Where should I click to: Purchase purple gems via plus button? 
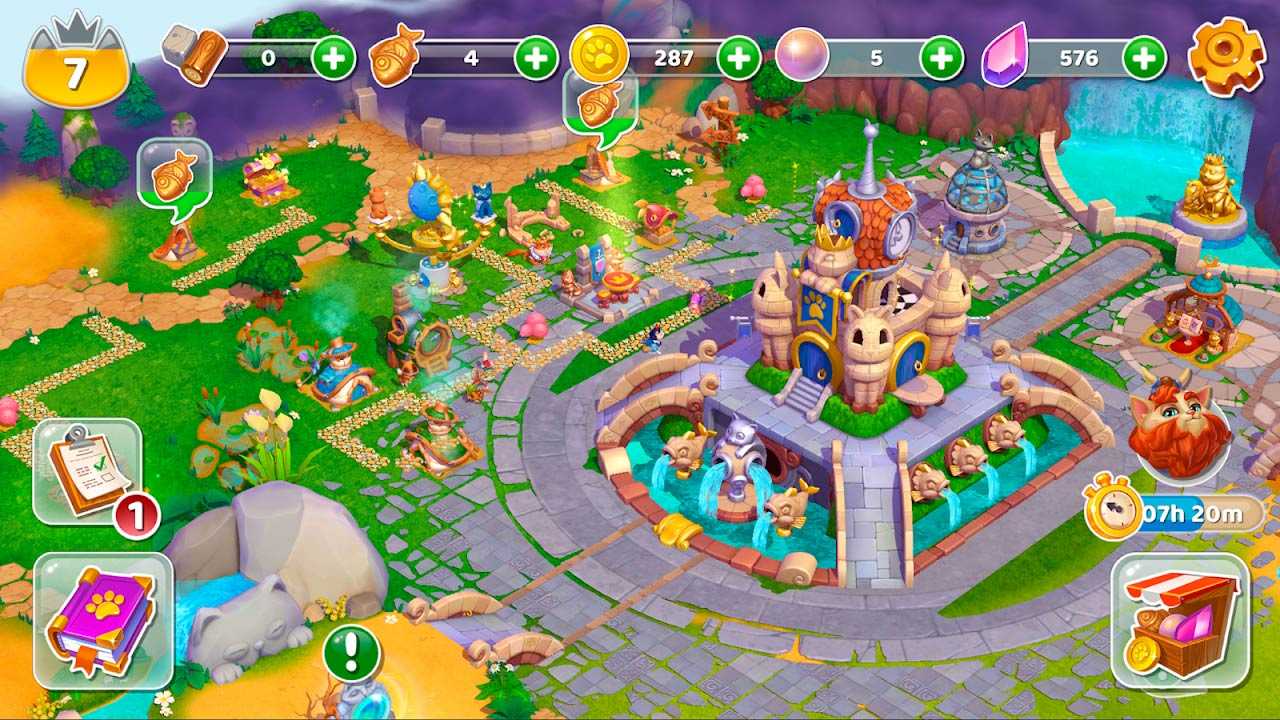click(x=1144, y=58)
